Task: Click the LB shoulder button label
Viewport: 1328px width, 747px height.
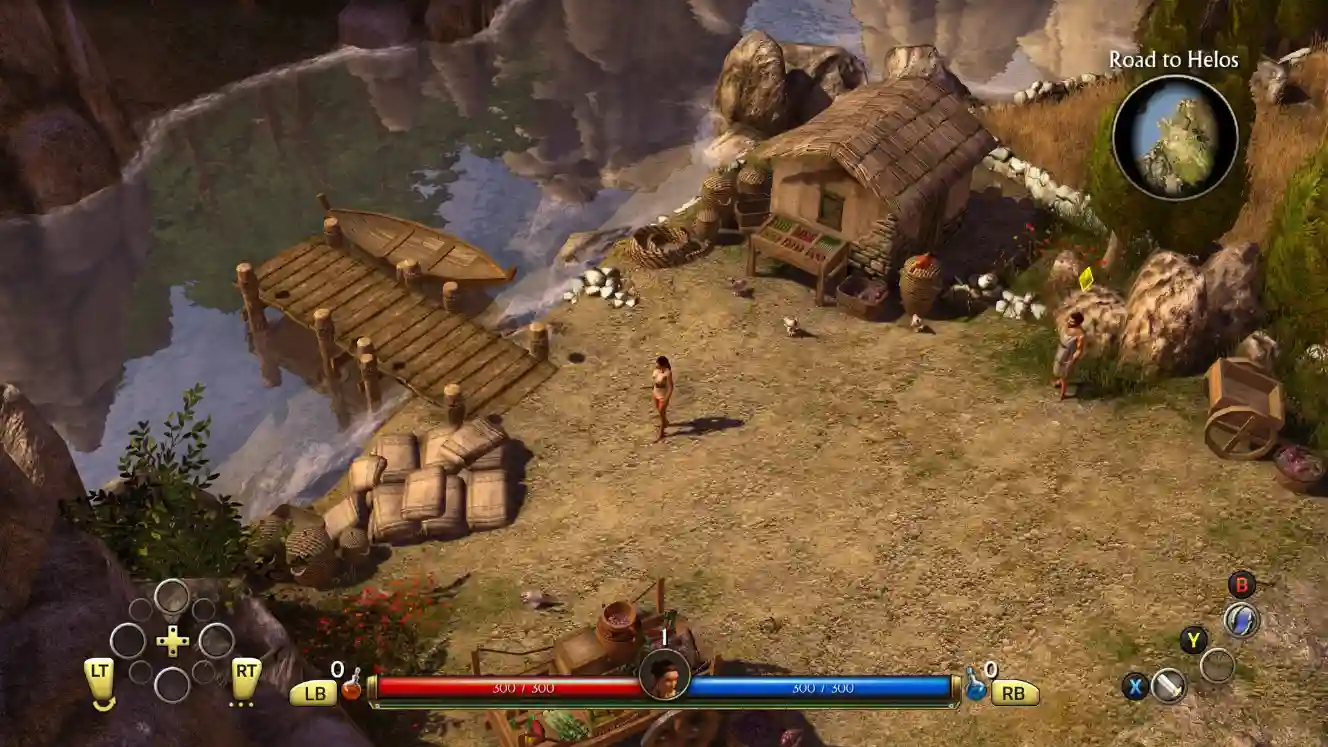Action: coord(315,692)
